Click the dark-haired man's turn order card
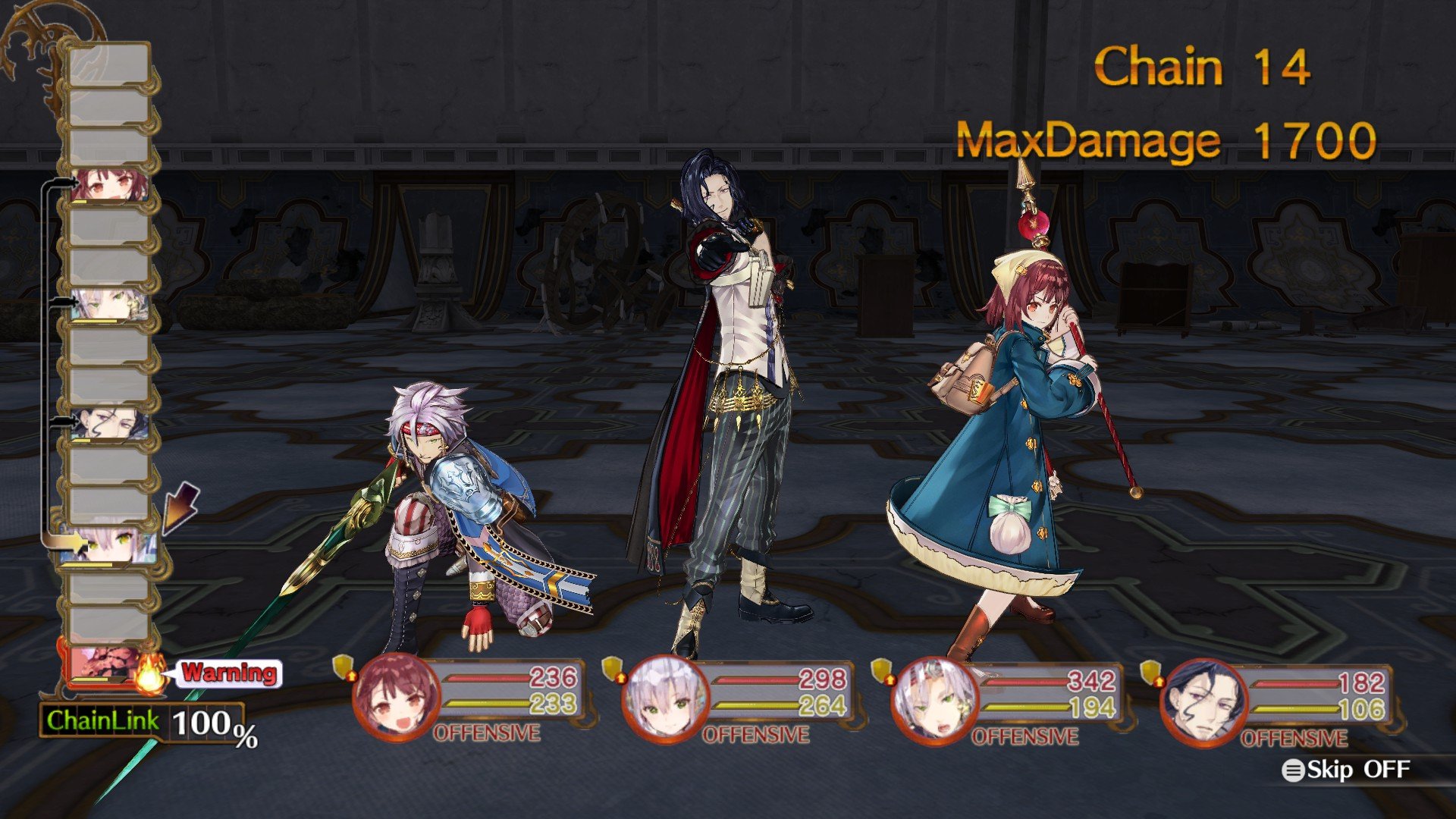 click(108, 425)
